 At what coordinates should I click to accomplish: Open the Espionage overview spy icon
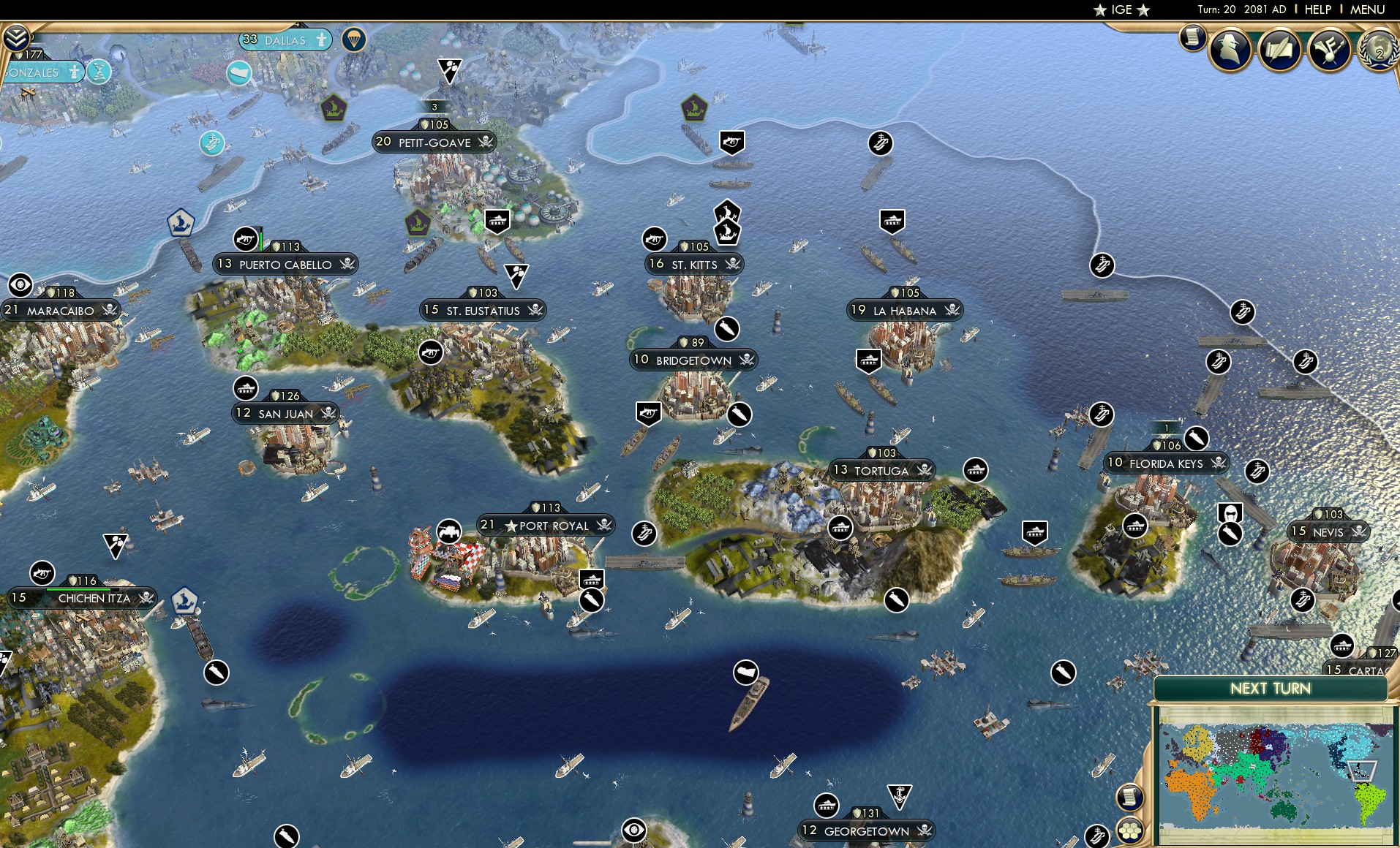pyautogui.click(x=1230, y=50)
